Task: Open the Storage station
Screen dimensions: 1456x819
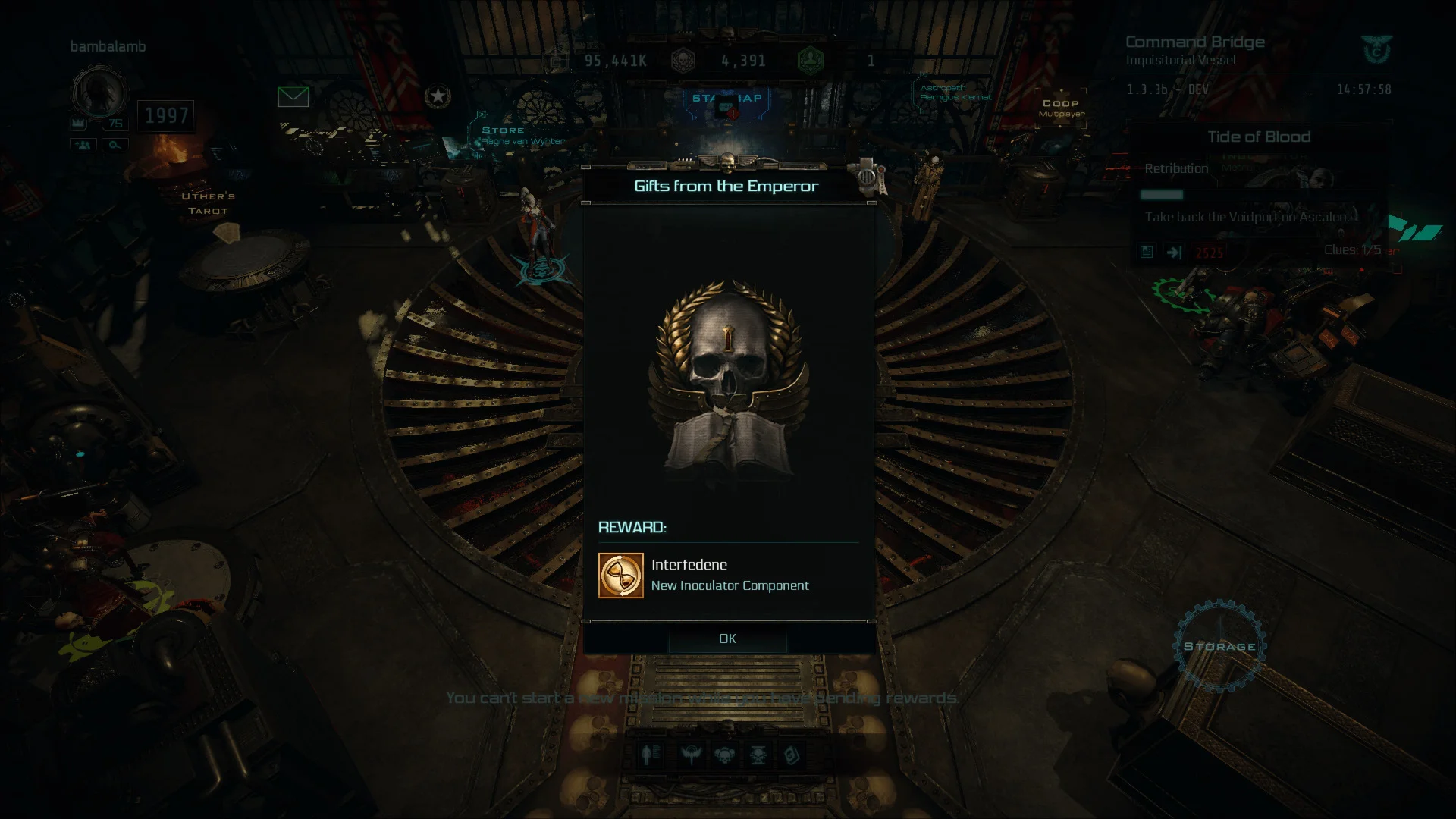Action: point(1219,646)
